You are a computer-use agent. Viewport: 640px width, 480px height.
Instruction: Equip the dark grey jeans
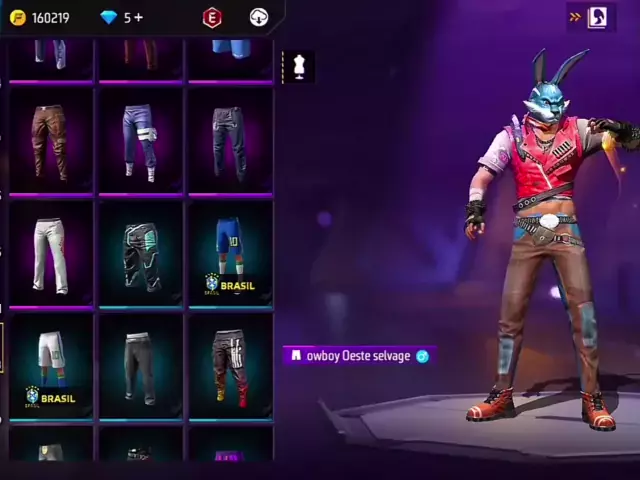[x=229, y=142]
